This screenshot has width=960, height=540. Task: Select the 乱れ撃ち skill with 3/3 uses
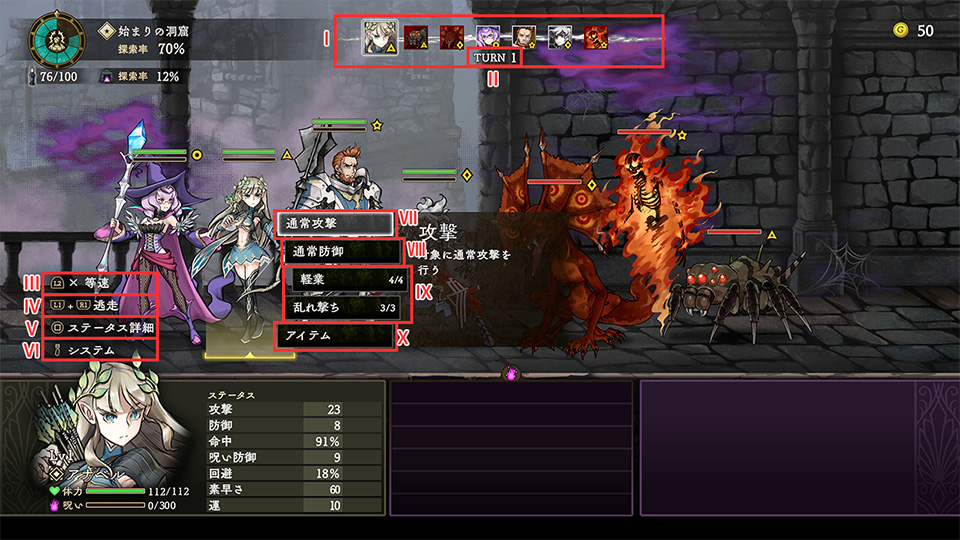tap(343, 307)
